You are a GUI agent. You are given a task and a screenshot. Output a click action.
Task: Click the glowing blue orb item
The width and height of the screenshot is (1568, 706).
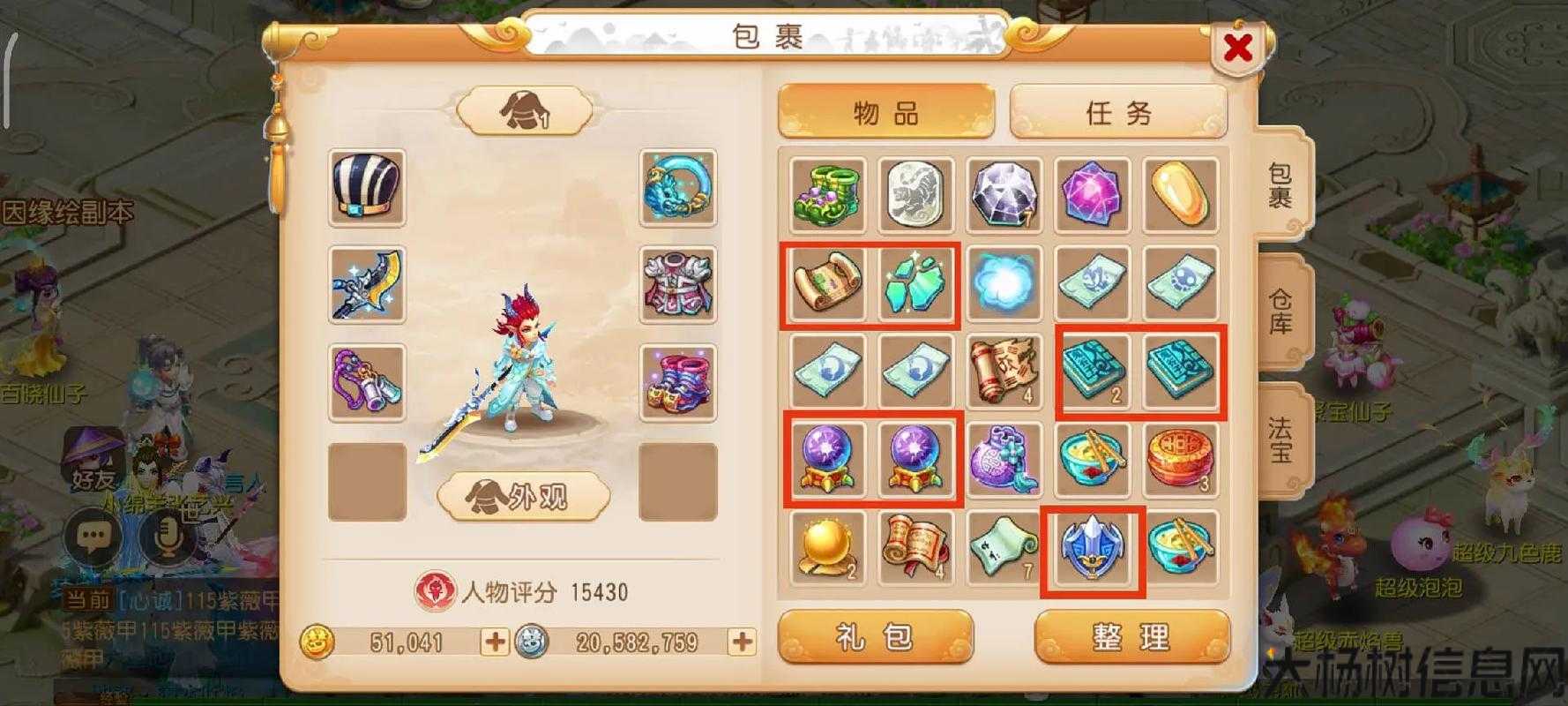pos(1004,282)
